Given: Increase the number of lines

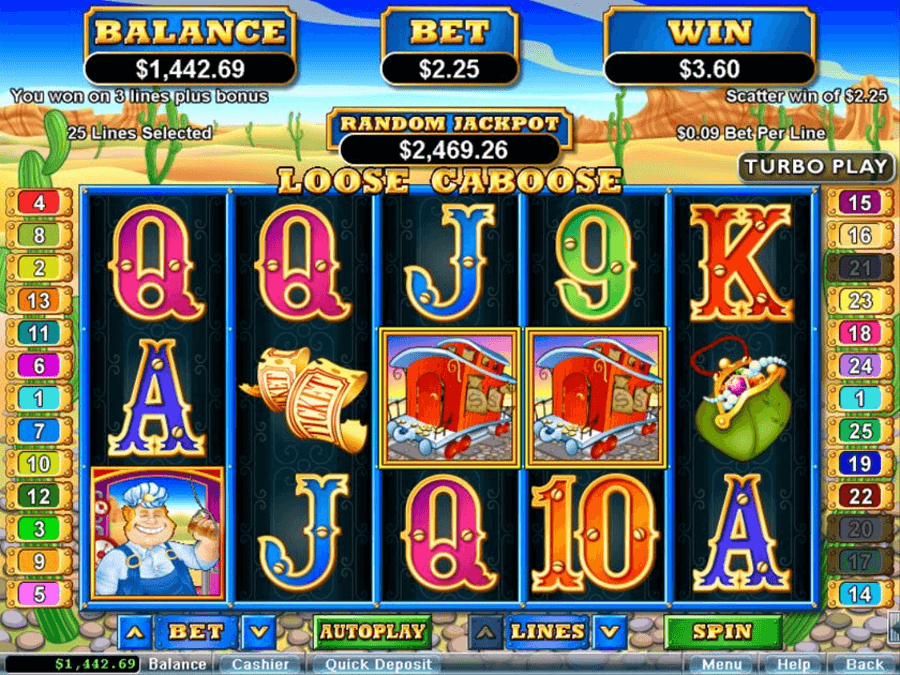Looking at the screenshot, I should (x=486, y=632).
